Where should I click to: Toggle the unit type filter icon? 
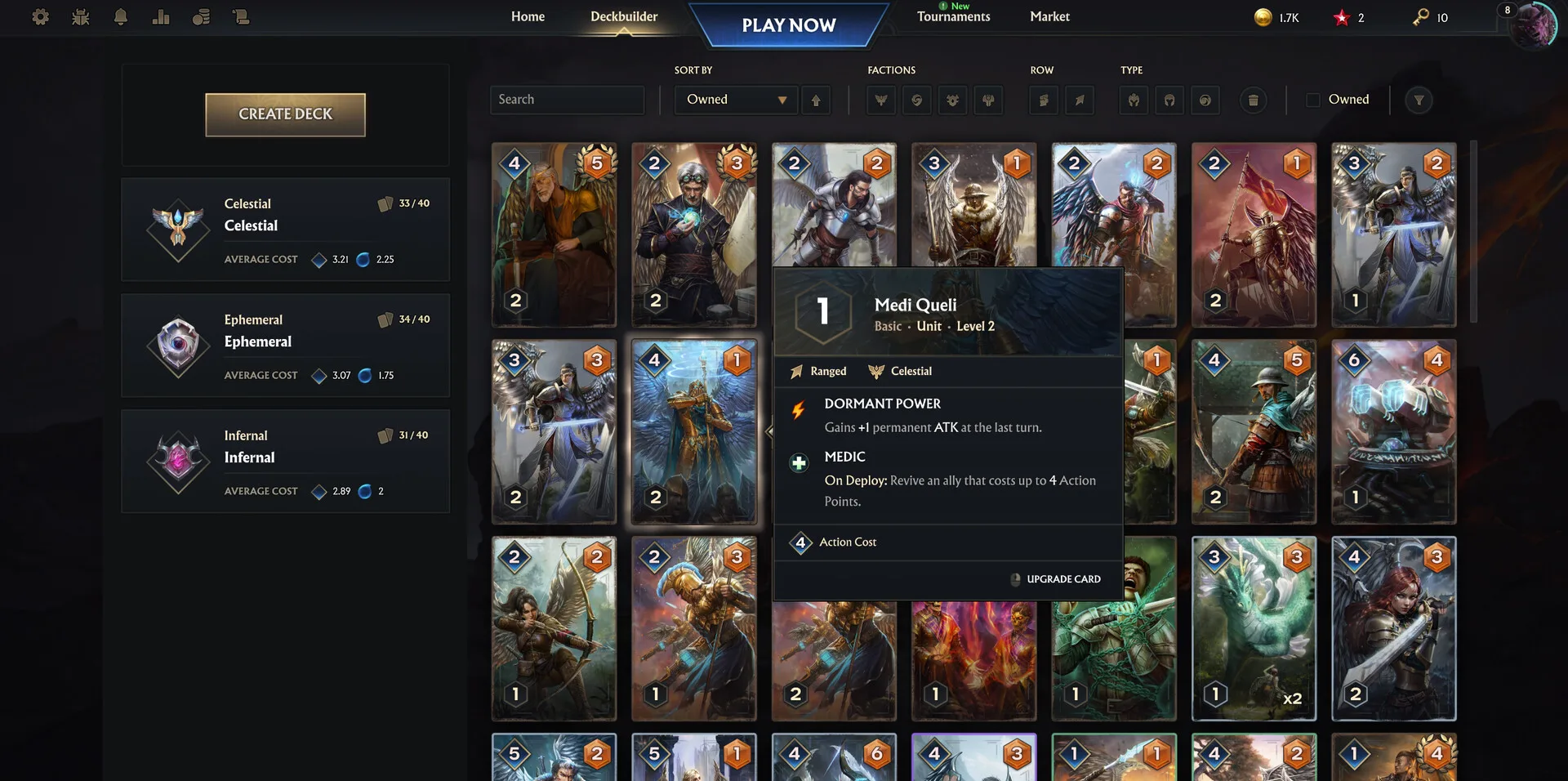[x=1133, y=100]
